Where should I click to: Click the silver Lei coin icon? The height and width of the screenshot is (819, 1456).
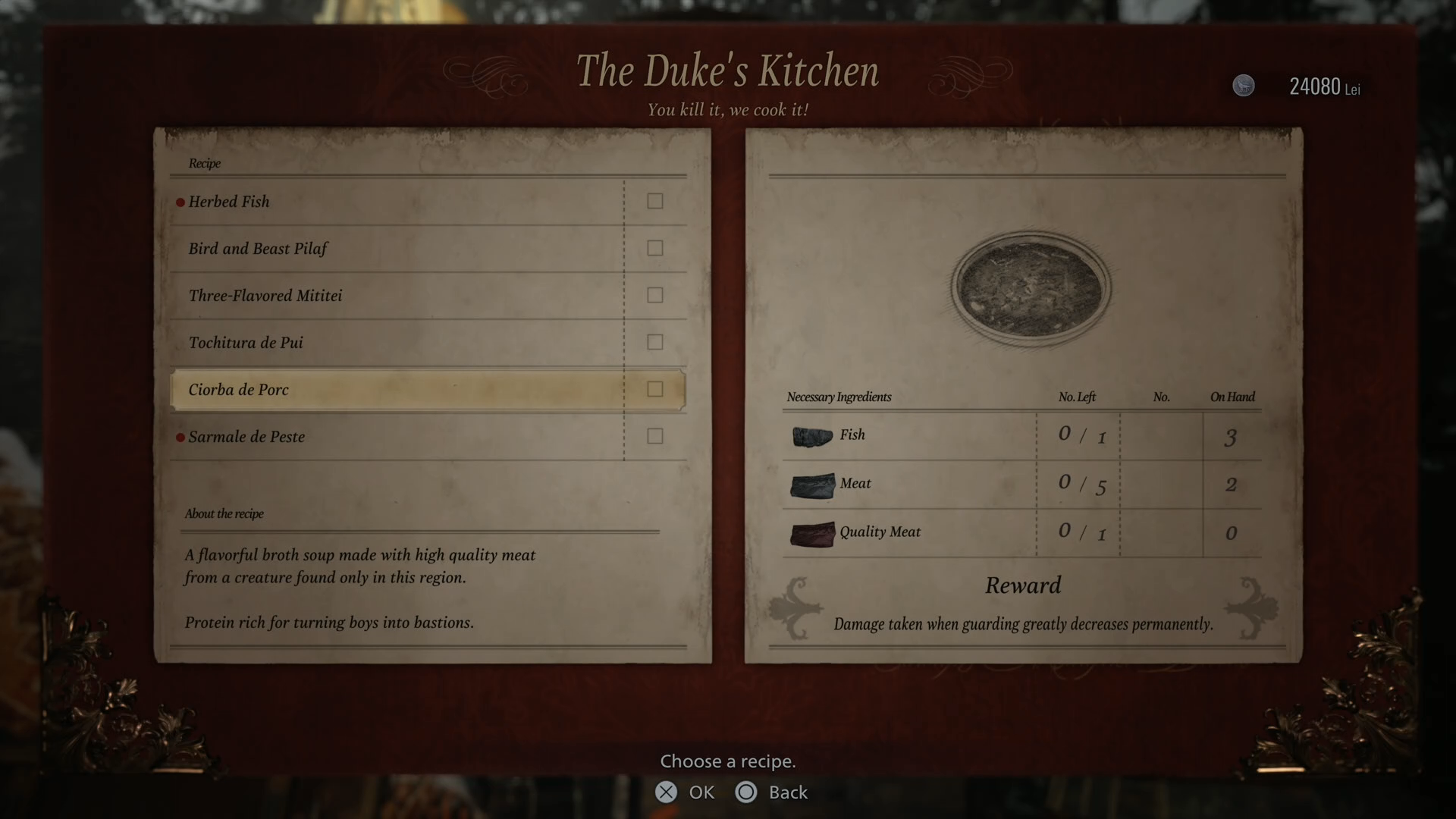coord(1244,86)
